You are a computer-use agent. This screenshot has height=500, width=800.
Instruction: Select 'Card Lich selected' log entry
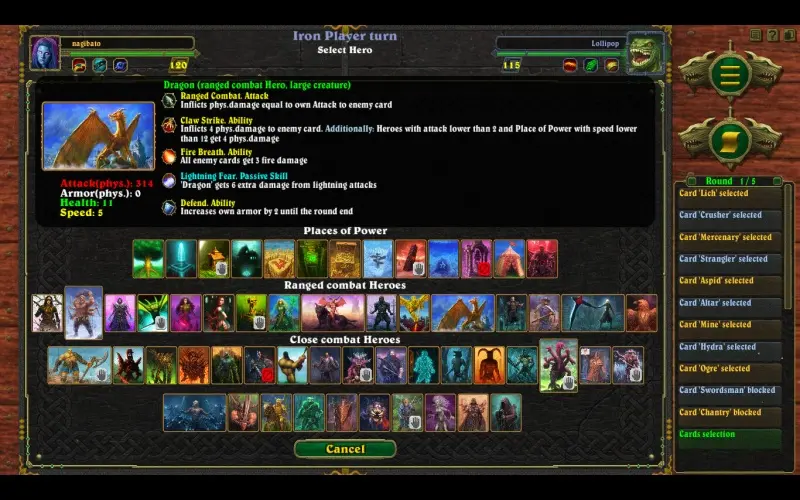click(728, 194)
